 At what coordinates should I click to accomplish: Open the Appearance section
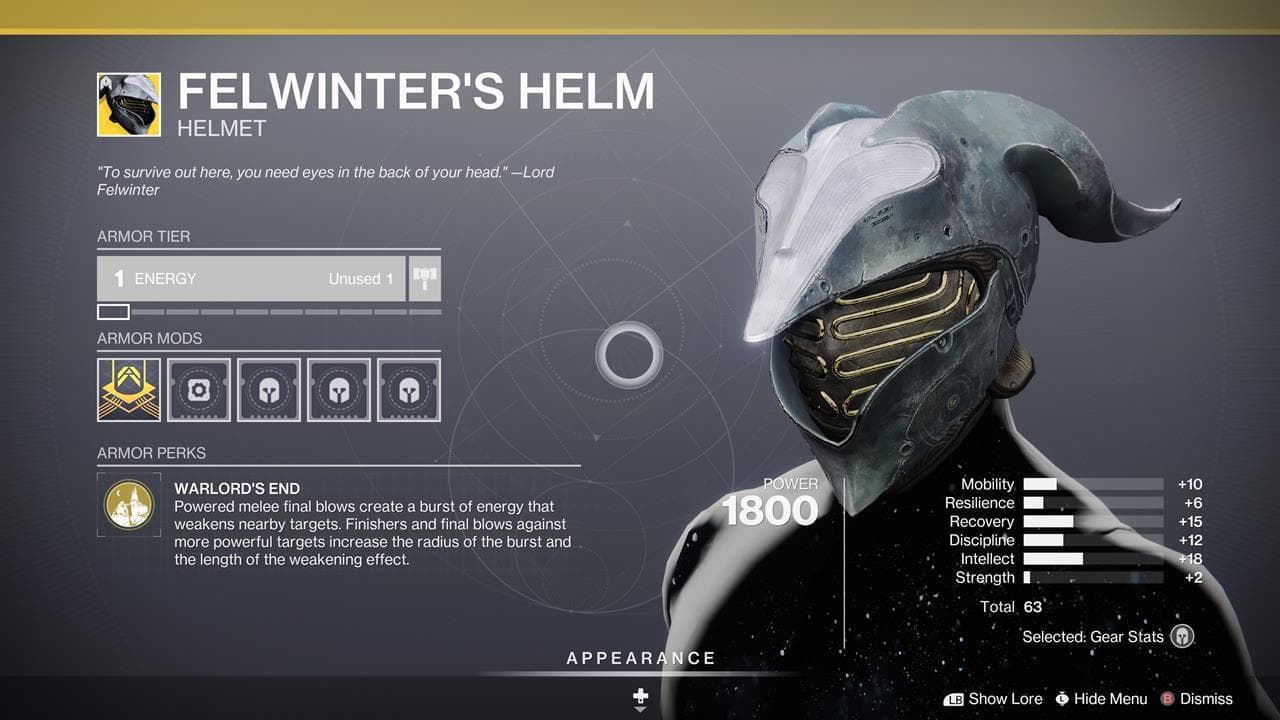[x=641, y=658]
